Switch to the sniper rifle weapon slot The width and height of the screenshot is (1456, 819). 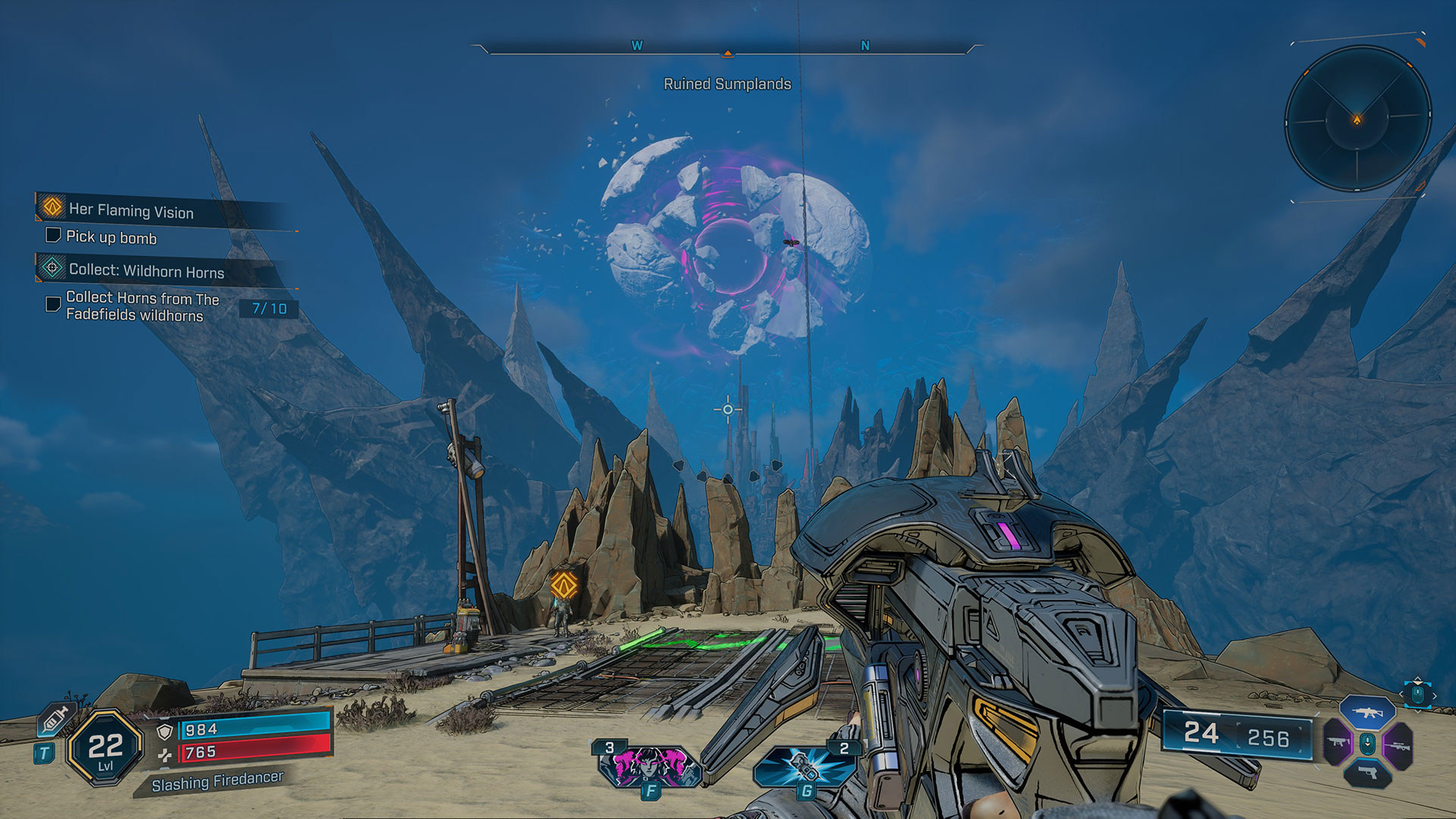[1398, 746]
